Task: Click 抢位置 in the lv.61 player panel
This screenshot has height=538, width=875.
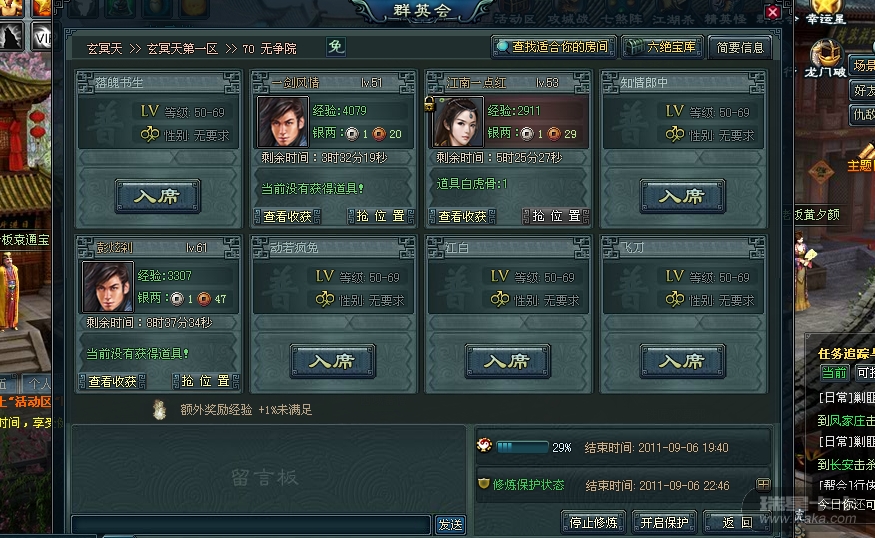Action: pos(205,381)
